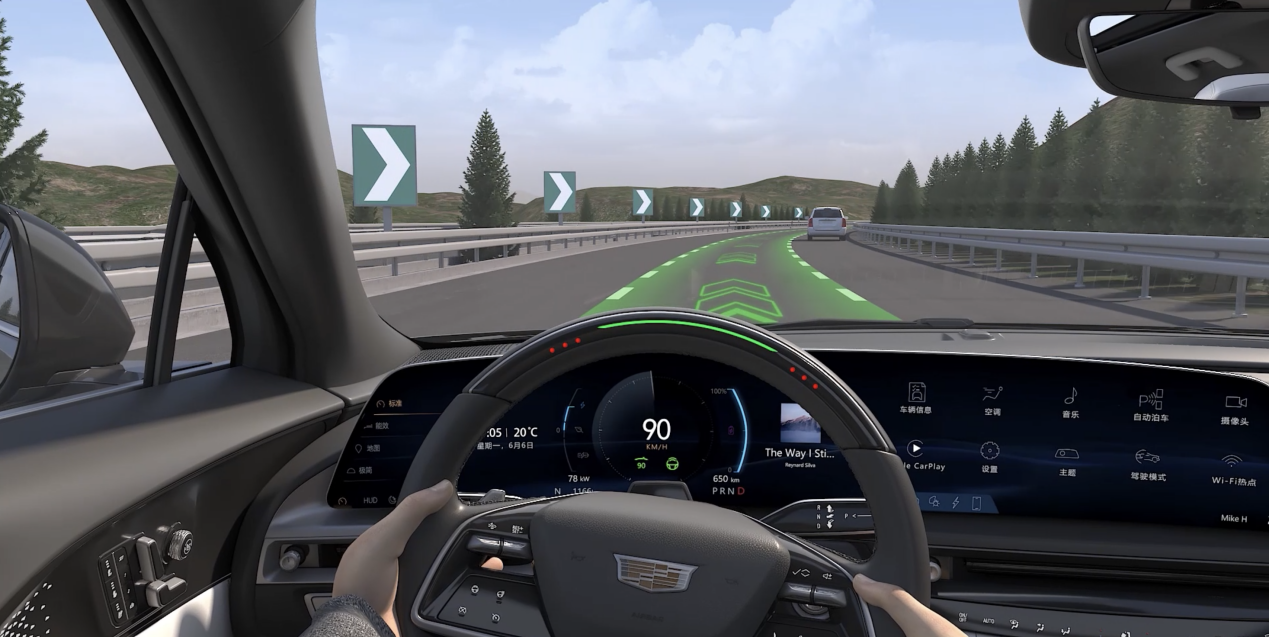
Task: Open the Wi-Fi热点 hotspot app
Action: tap(1232, 467)
